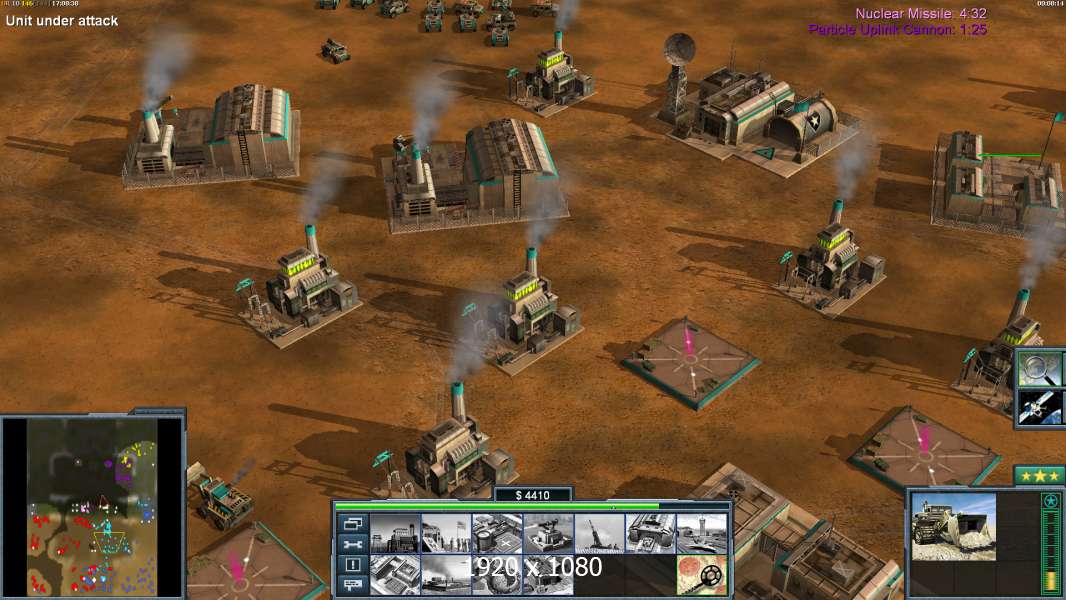Click the overlapping windows button
Image resolution: width=1066 pixels, height=600 pixels.
point(351,523)
